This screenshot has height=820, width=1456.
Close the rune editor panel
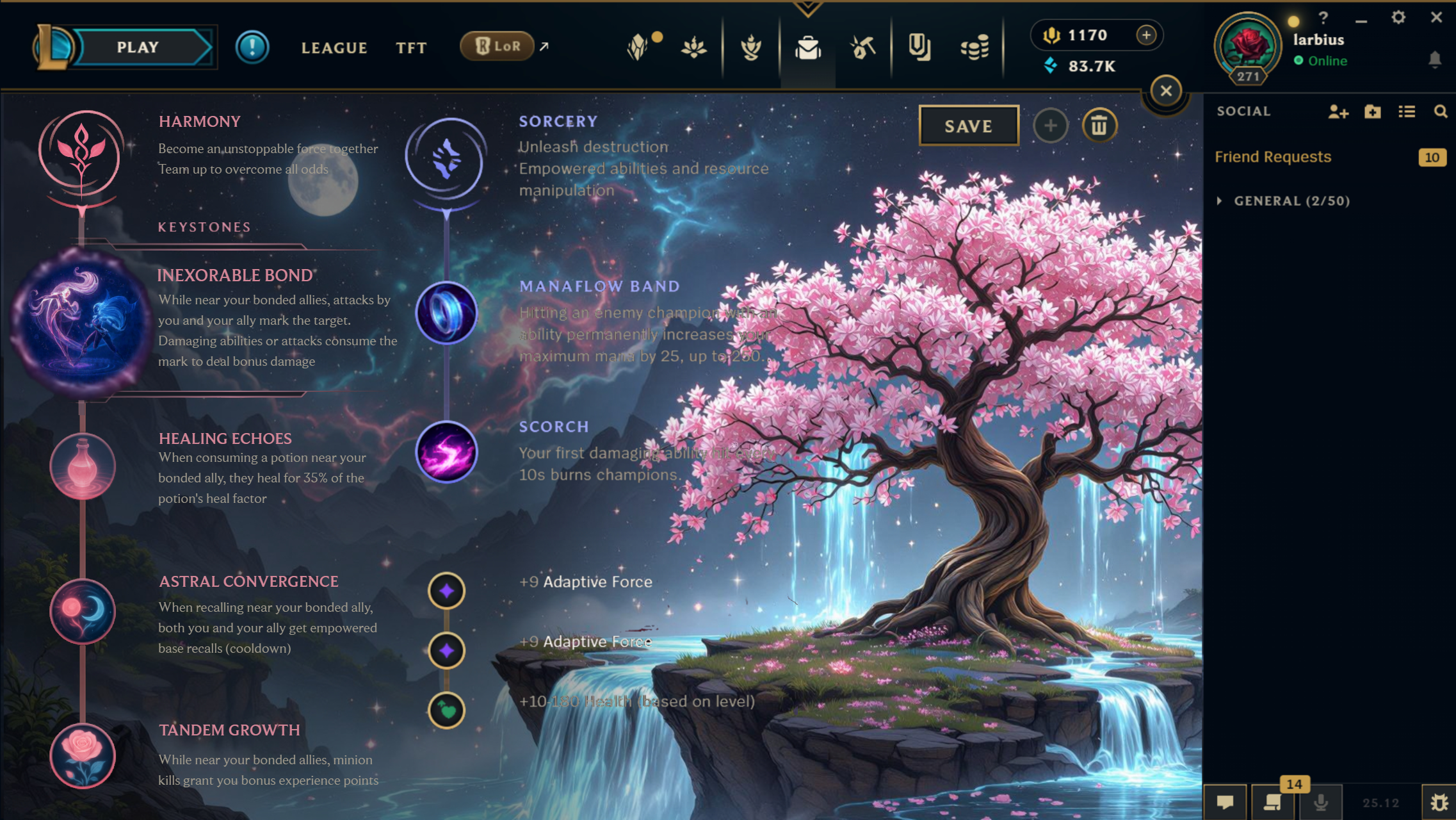(1166, 91)
